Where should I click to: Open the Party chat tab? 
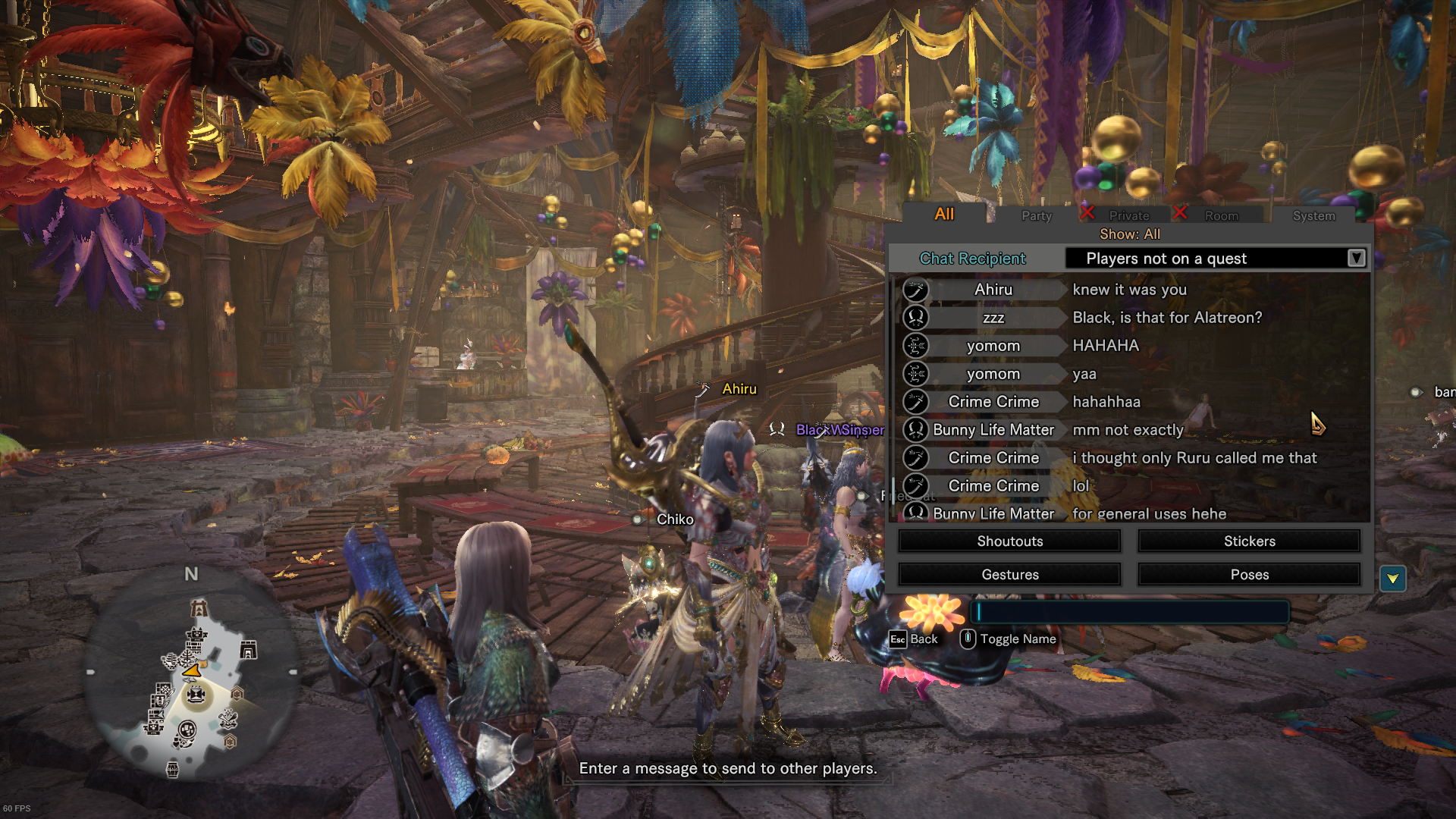click(1036, 216)
